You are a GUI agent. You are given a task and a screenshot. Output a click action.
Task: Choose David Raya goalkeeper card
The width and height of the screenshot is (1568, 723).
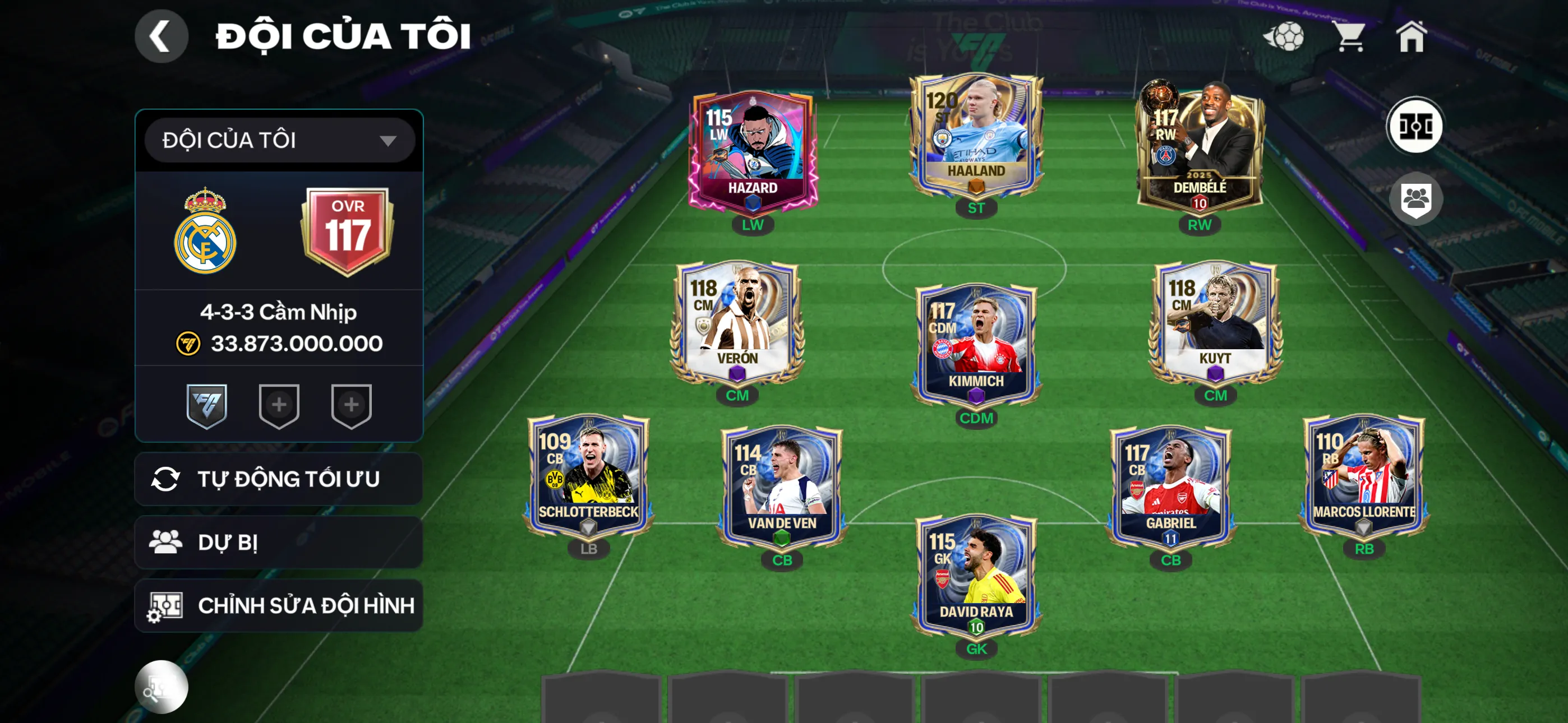(x=976, y=575)
